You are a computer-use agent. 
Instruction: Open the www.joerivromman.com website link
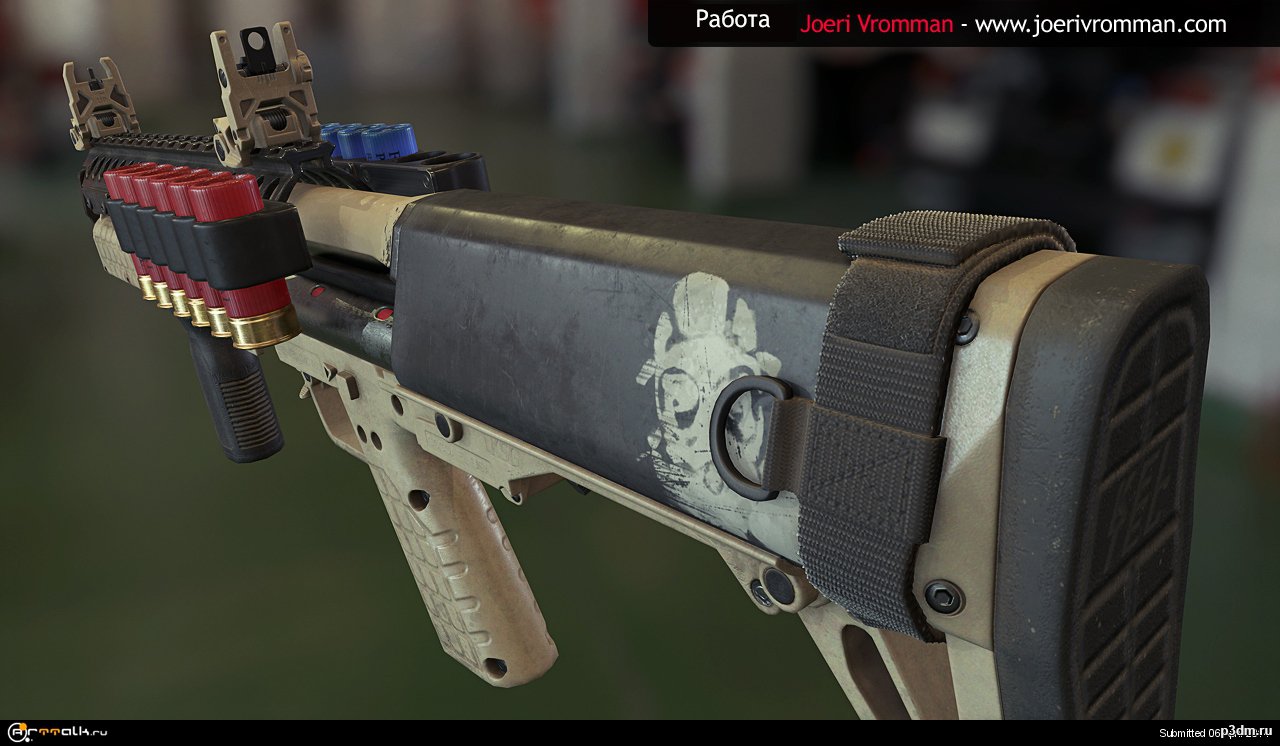click(1100, 24)
